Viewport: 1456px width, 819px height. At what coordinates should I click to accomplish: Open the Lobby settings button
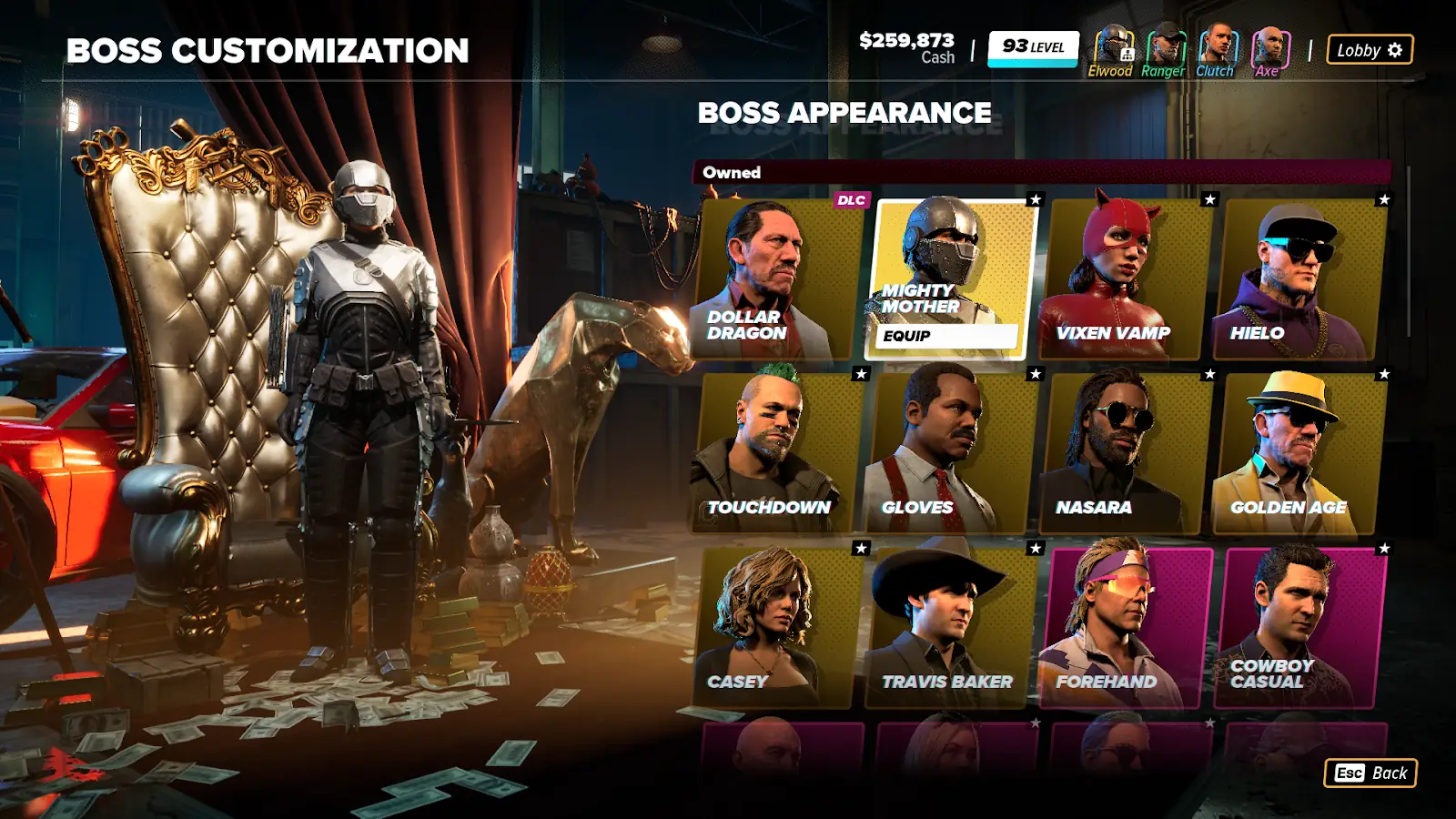tap(1370, 50)
